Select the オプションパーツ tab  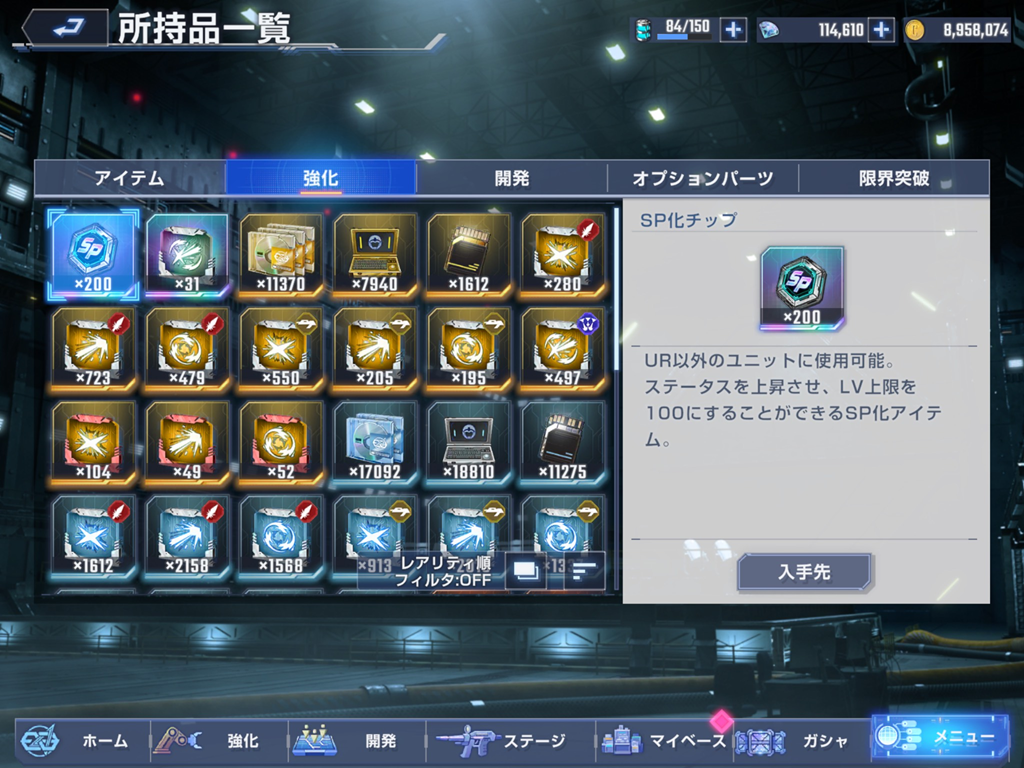(702, 179)
